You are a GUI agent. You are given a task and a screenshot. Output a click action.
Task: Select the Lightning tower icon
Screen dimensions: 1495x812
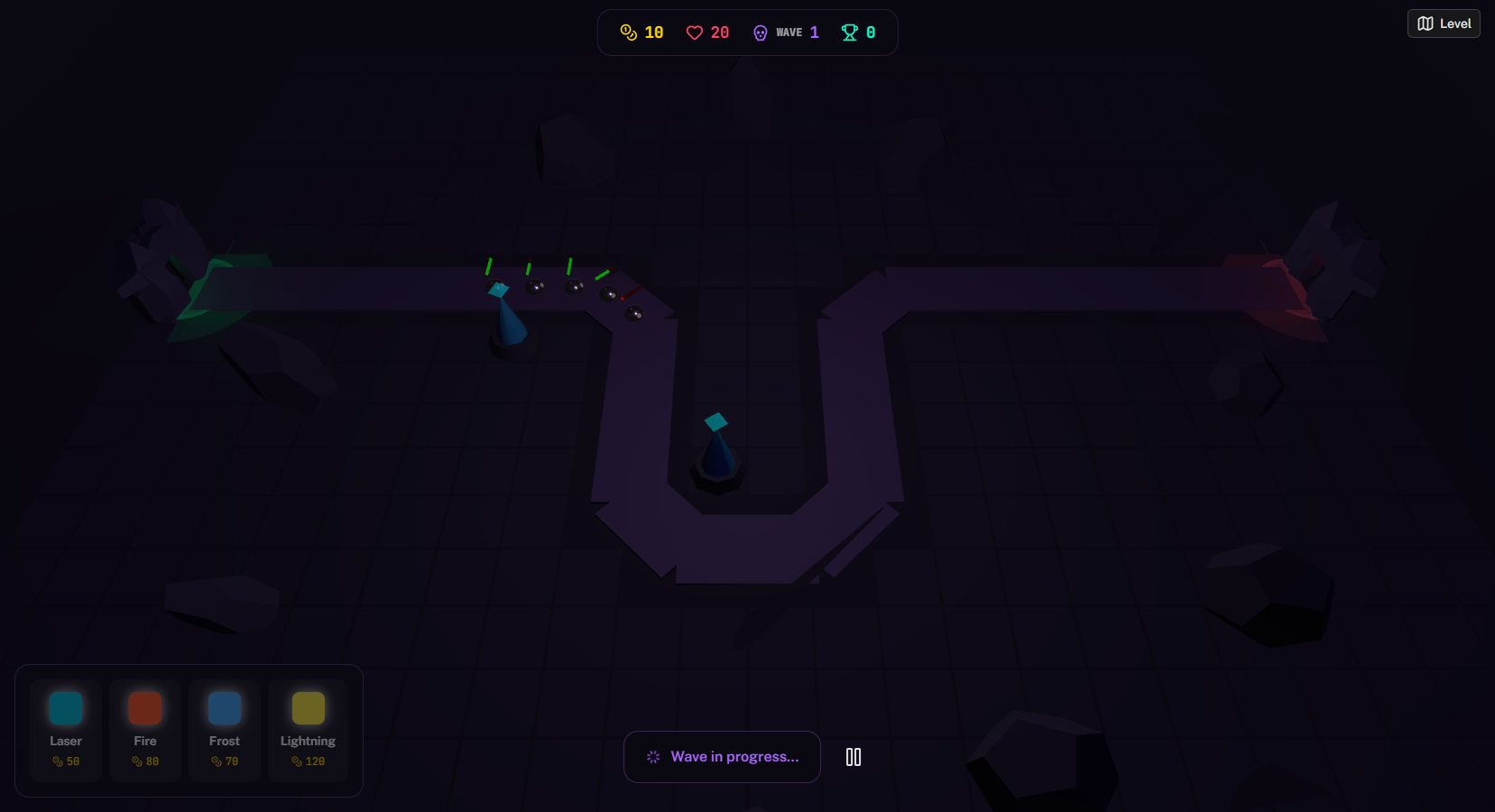tap(307, 708)
